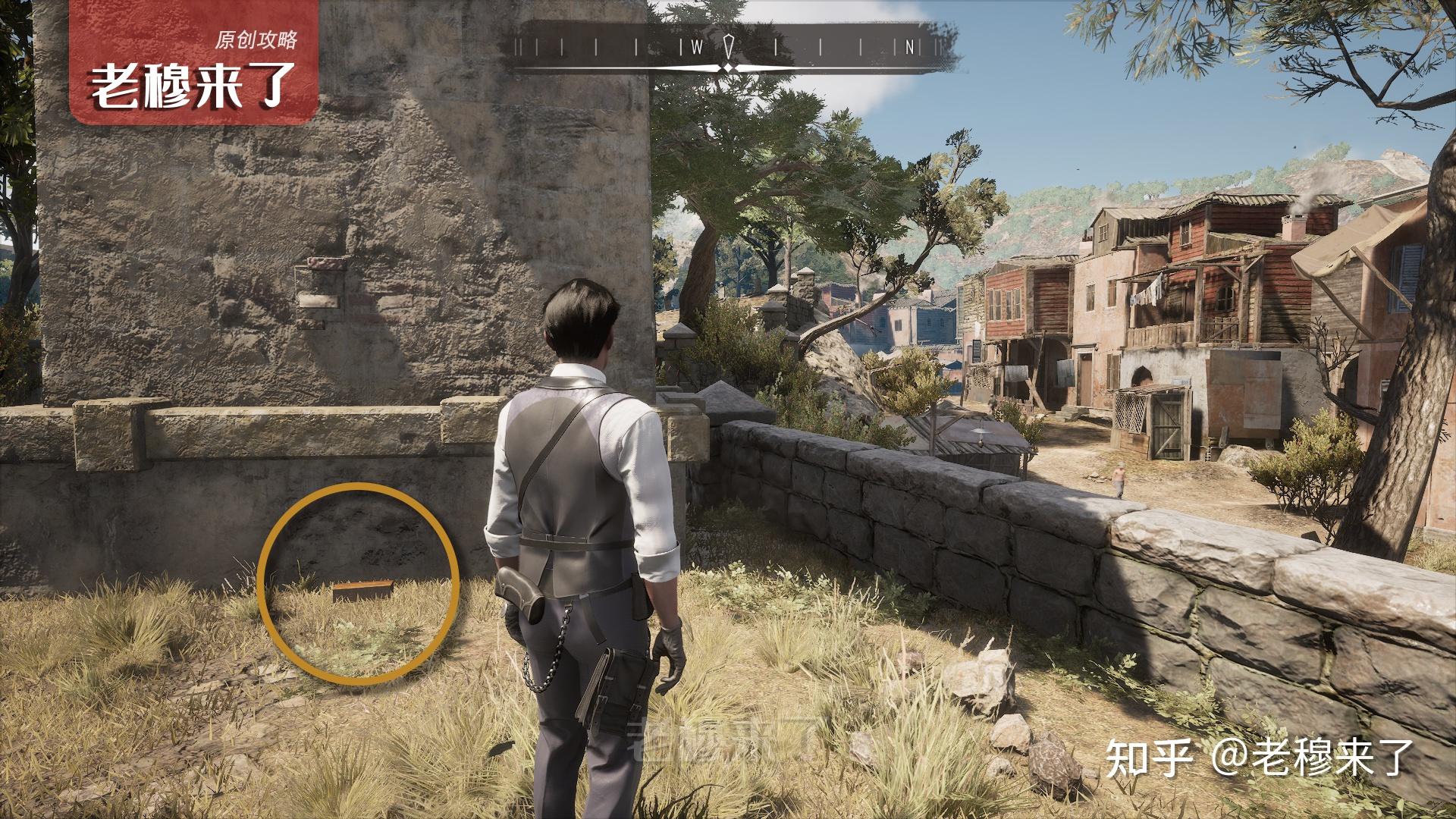Click the compass heading bar
This screenshot has width=1456, height=819.
click(x=730, y=48)
